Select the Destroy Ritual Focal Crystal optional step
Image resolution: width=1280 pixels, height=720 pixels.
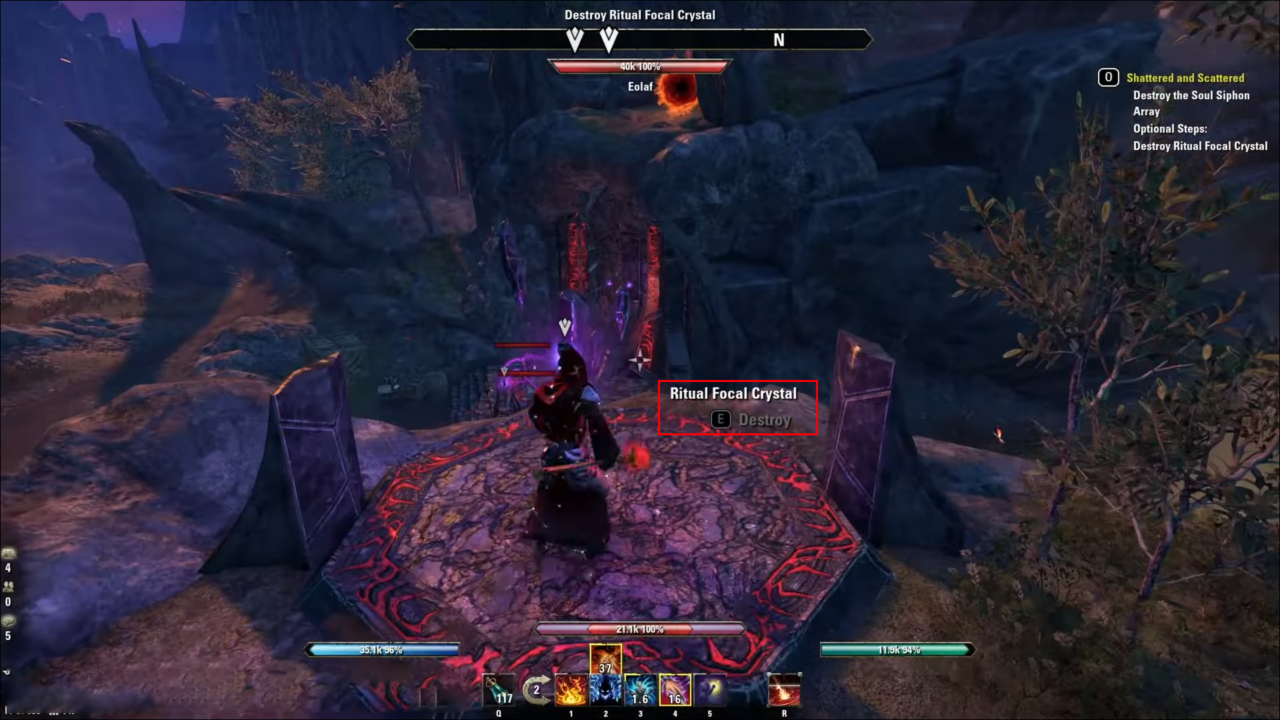(x=1200, y=146)
